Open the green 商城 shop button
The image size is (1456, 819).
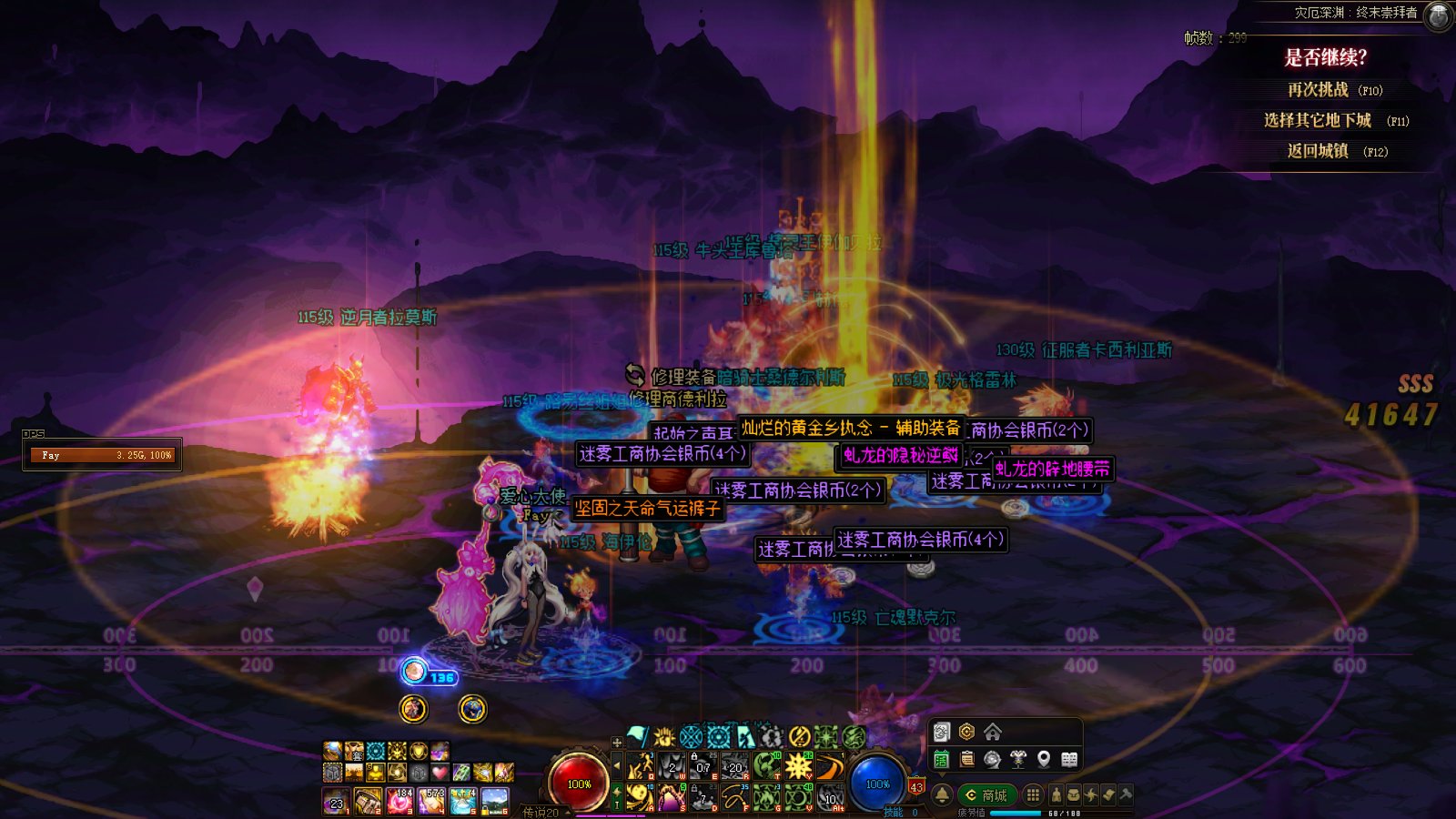(x=986, y=795)
